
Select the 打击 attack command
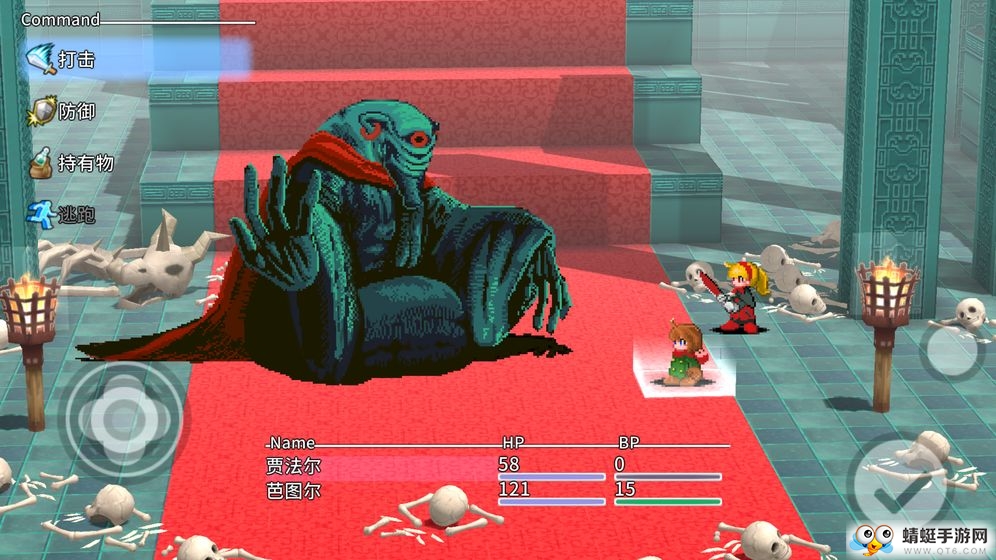coord(75,59)
